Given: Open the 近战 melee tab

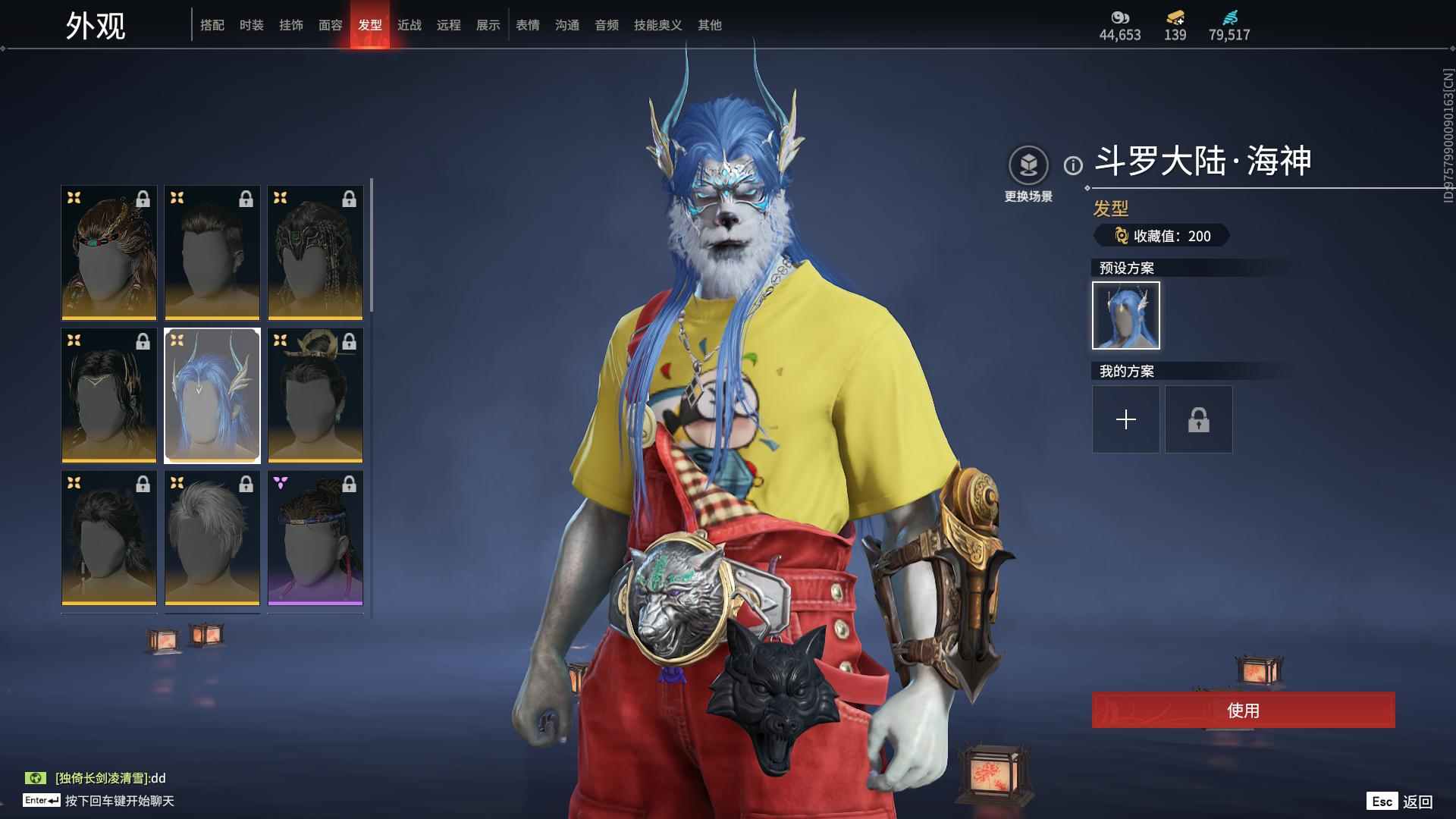Looking at the screenshot, I should tap(409, 25).
